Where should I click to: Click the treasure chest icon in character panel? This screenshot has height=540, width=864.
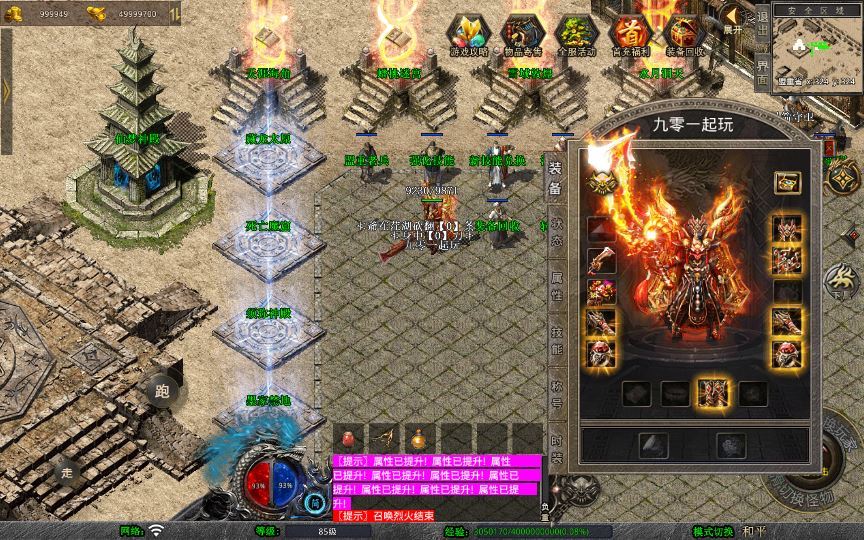coord(787,182)
